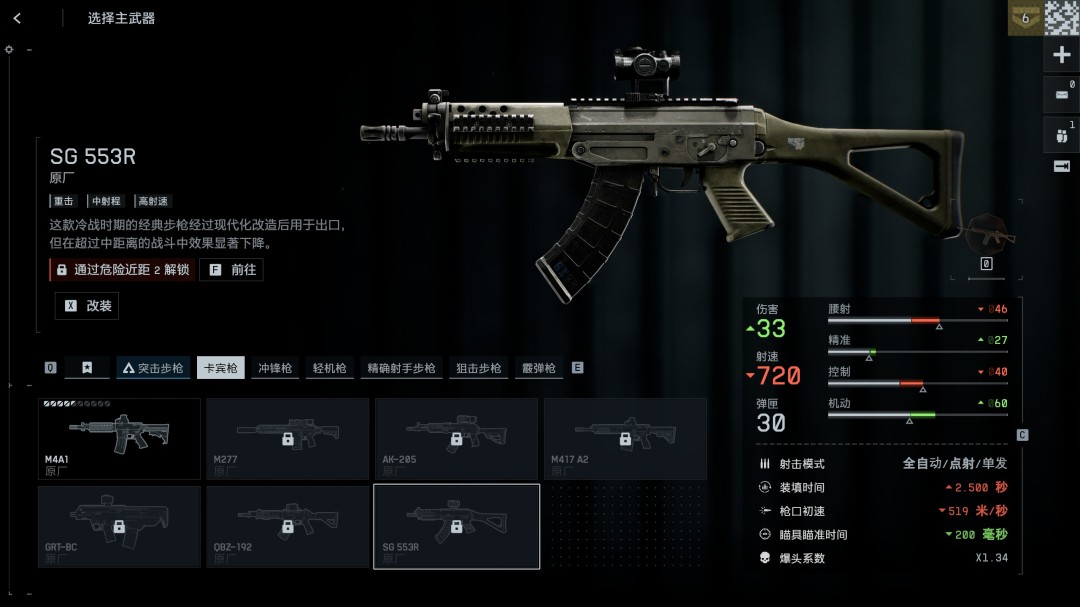Pick the locked M417 A2 tile
The width and height of the screenshot is (1080, 607).
coord(625,438)
